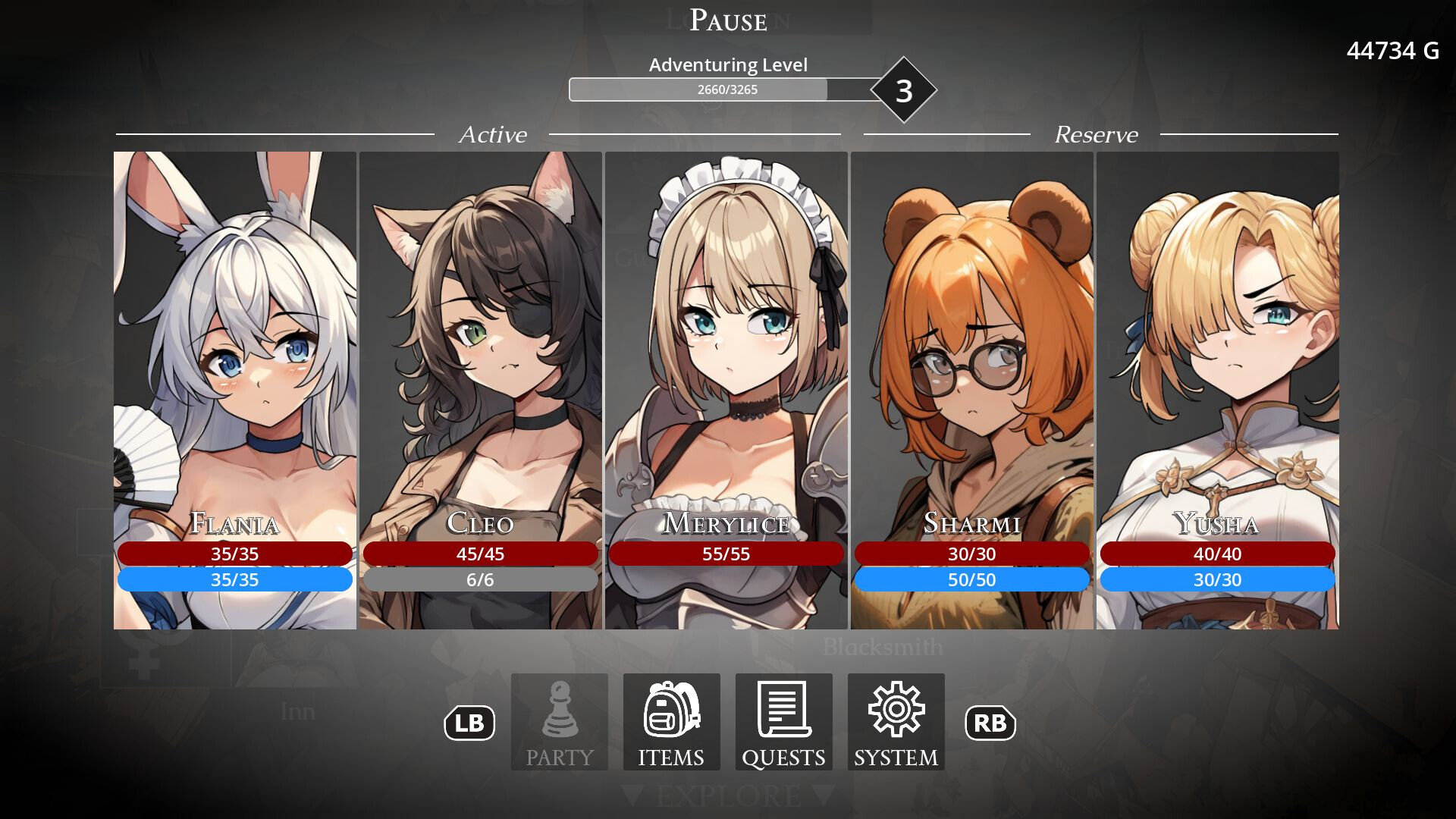
Task: Click the Adventuring Level experience bar
Action: [x=720, y=89]
